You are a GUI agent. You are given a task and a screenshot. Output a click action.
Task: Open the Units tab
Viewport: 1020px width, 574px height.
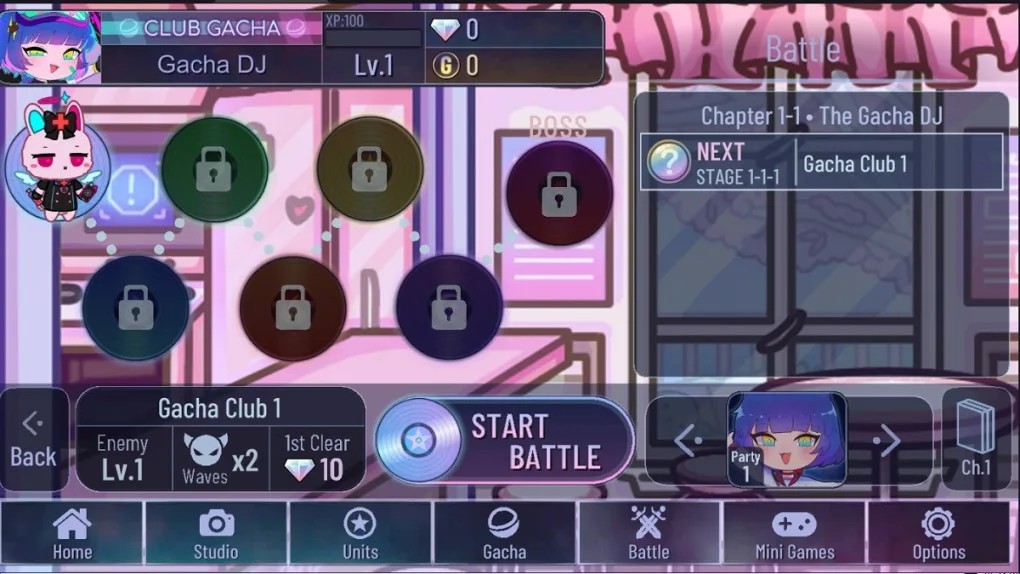(x=360, y=533)
